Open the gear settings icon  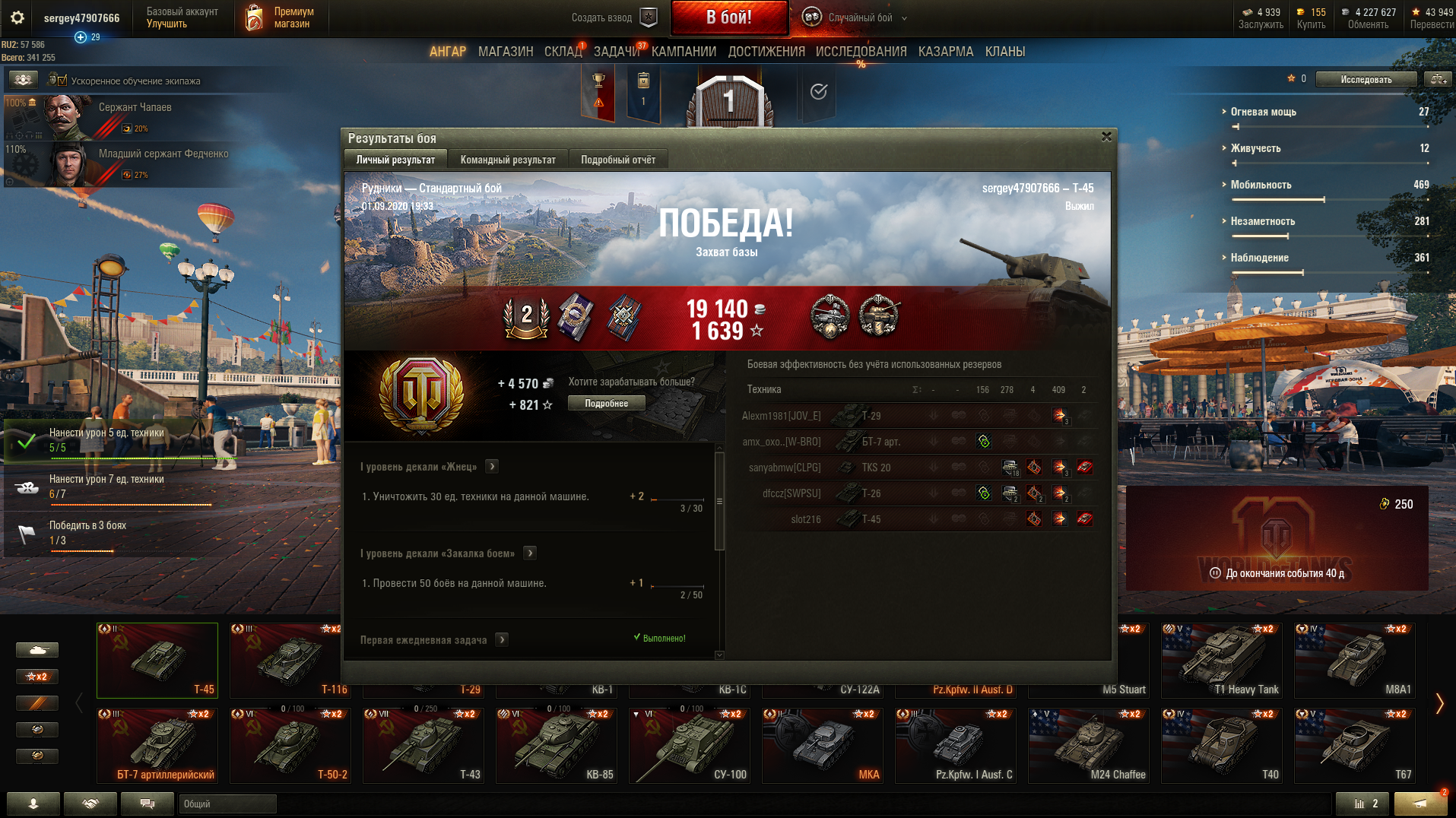tap(17, 17)
